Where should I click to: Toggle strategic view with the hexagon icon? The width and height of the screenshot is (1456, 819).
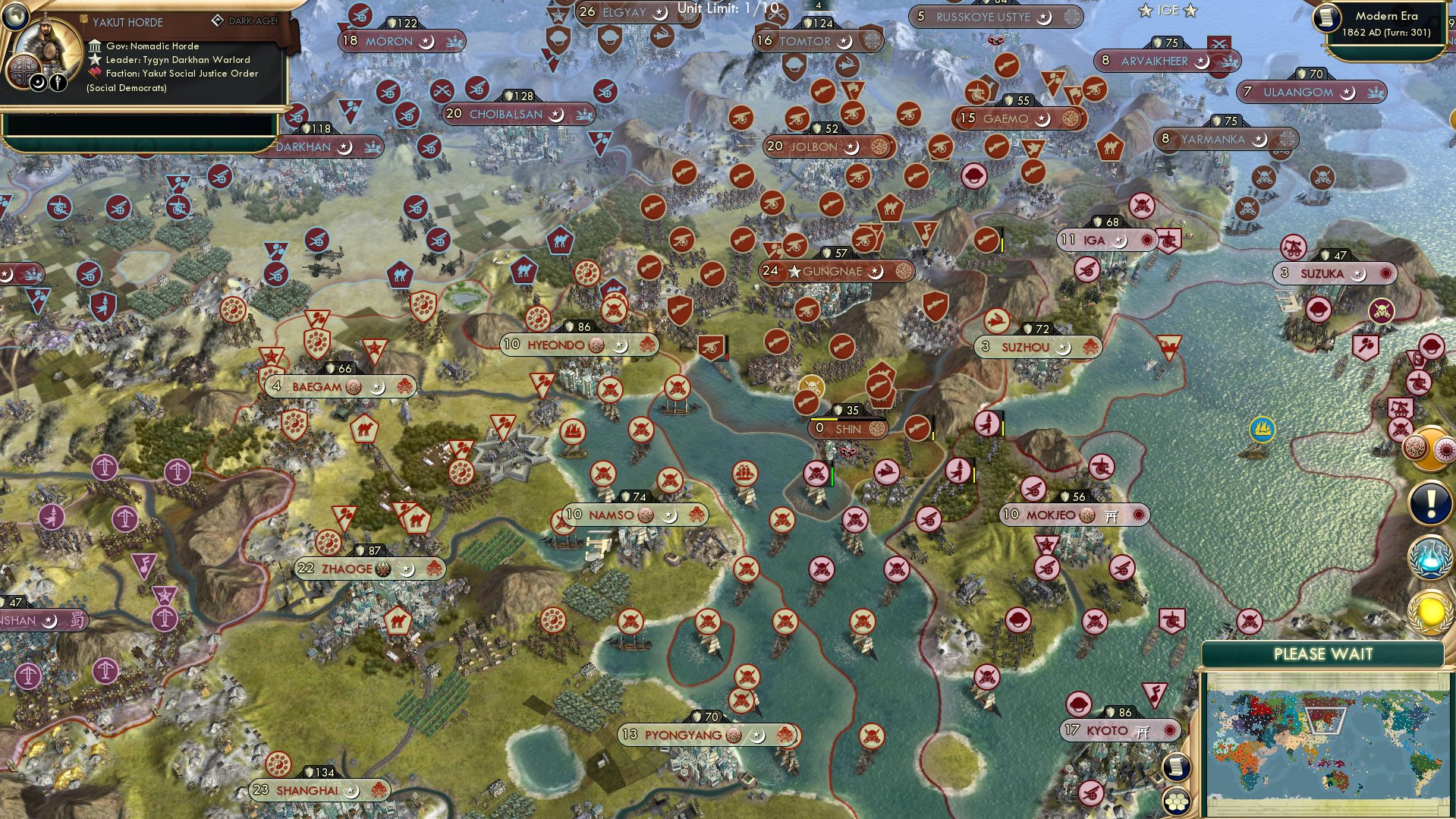tap(1175, 802)
